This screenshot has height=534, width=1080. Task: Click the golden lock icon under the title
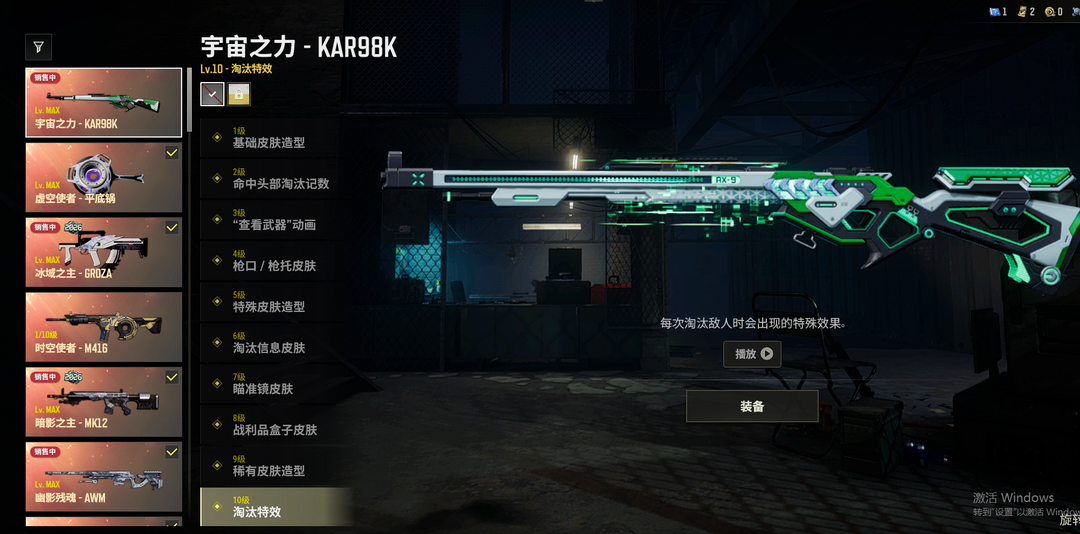coord(239,94)
